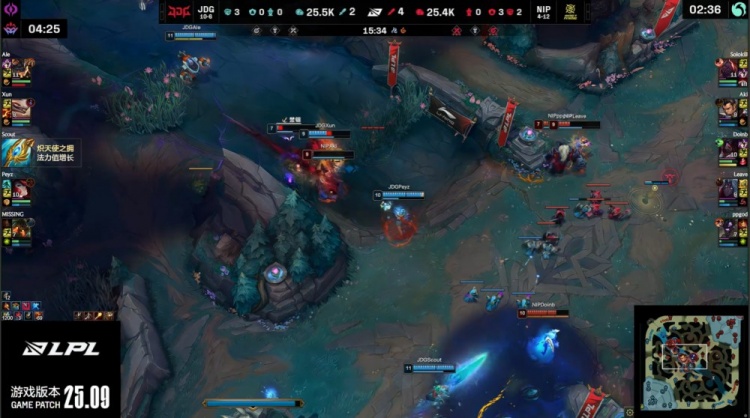Select Doinb's champion portrait

tap(728, 150)
